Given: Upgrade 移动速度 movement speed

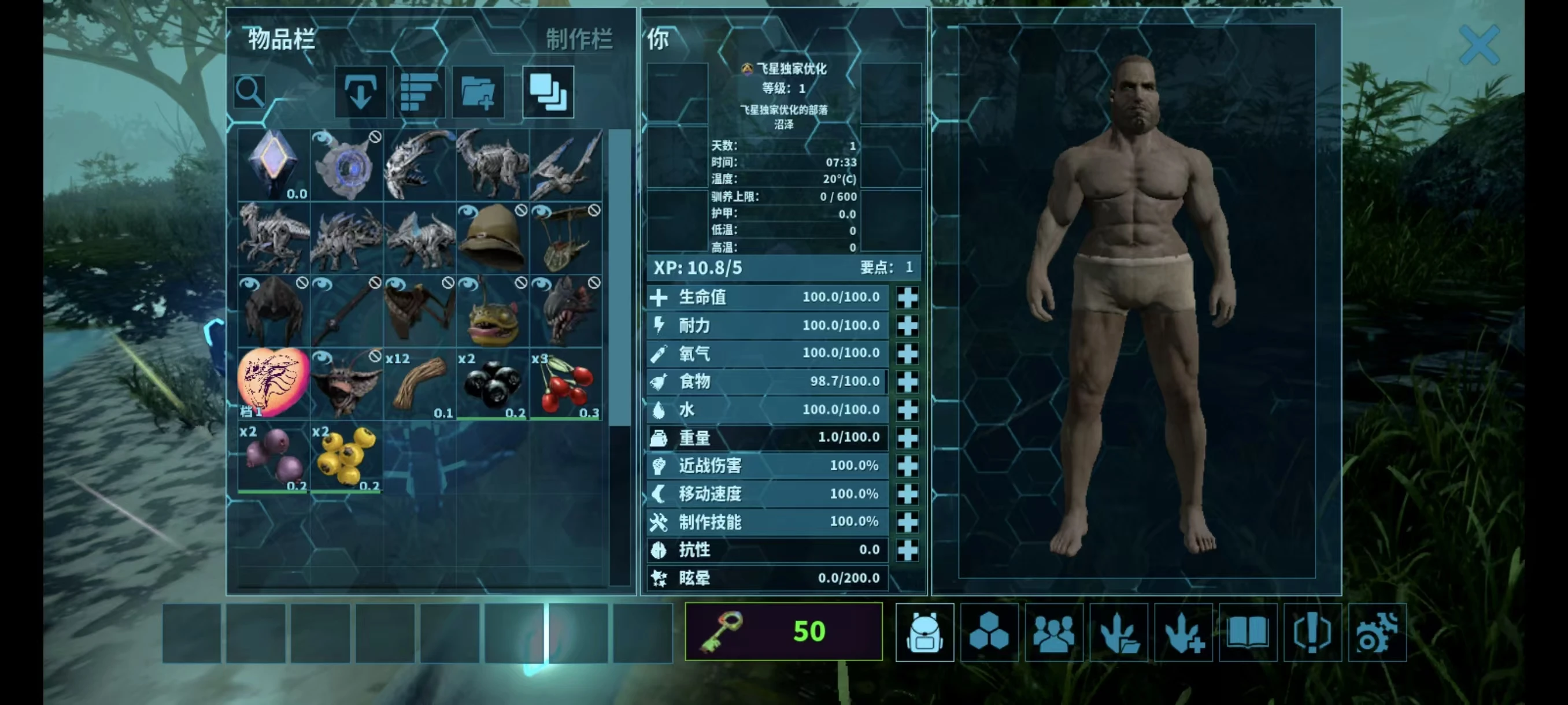Looking at the screenshot, I should (x=908, y=494).
